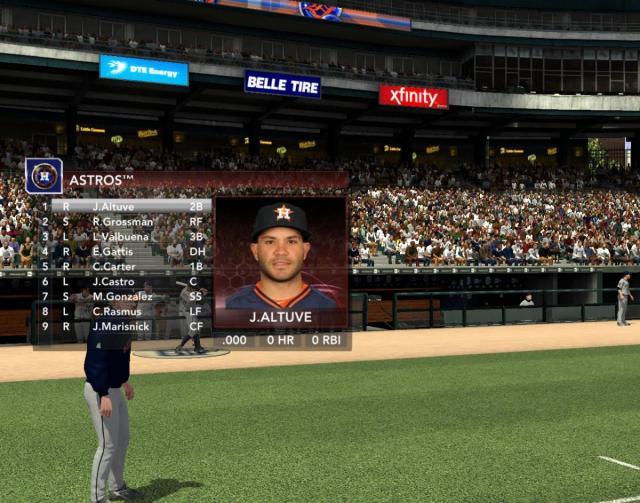Choose J.Castro from the batting order
Image resolution: width=640 pixels, height=503 pixels.
pos(125,281)
